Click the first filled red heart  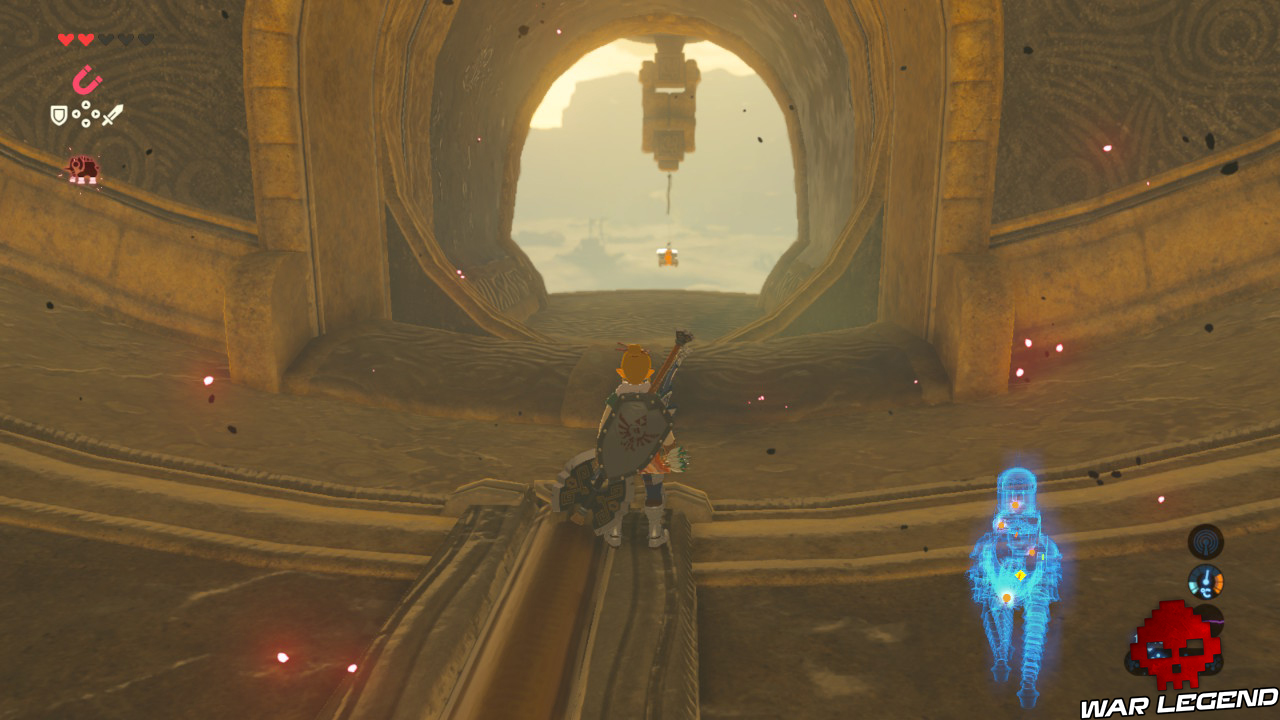click(x=66, y=39)
